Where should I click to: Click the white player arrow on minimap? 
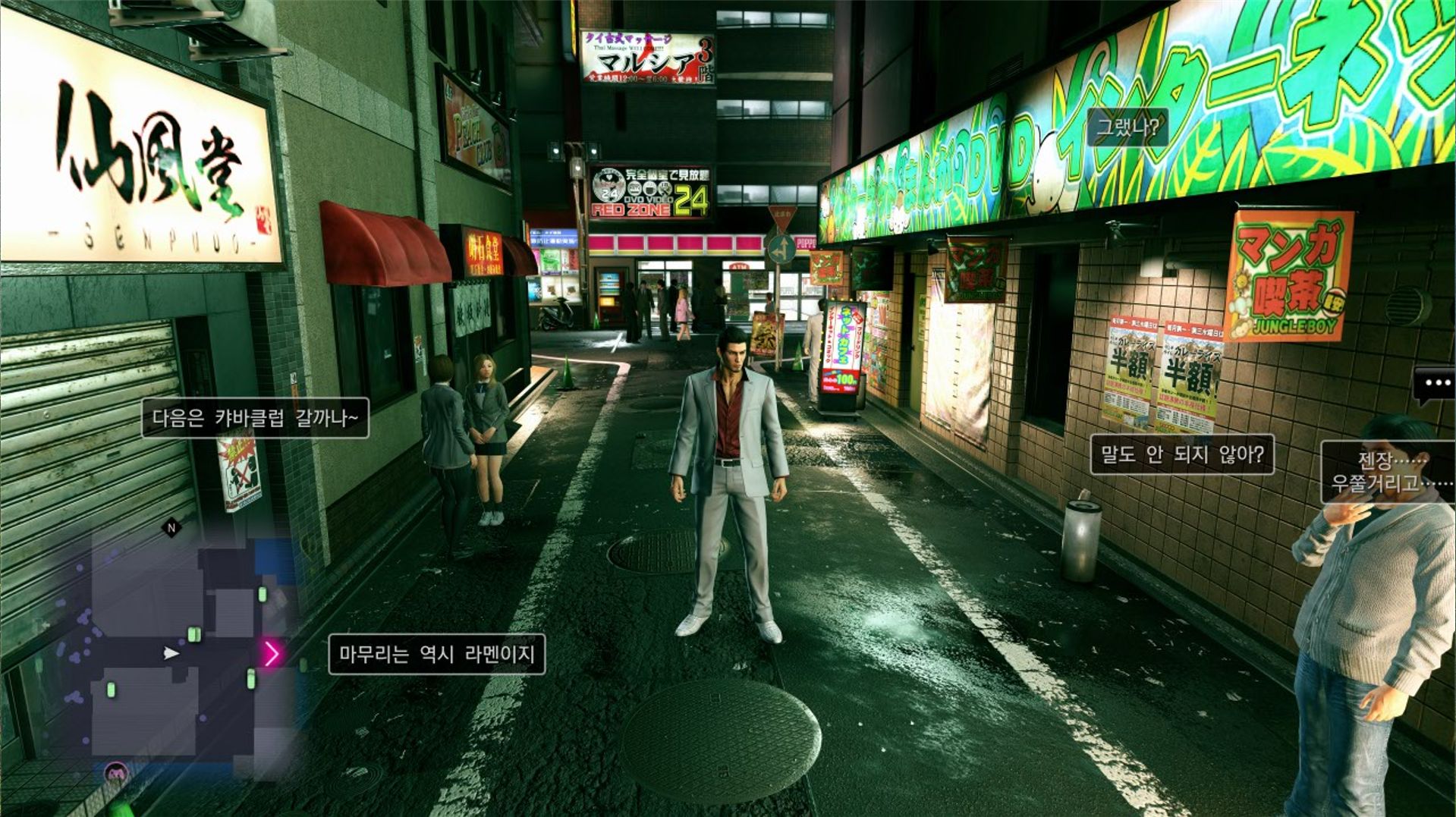[x=172, y=653]
